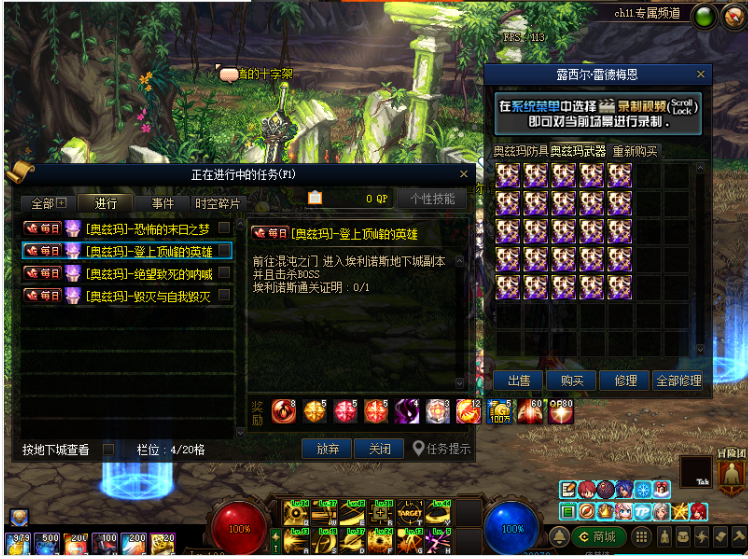Image resolution: width=748 pixels, height=559 pixels.
Task: Open the 个性技能 button
Action: point(432,198)
